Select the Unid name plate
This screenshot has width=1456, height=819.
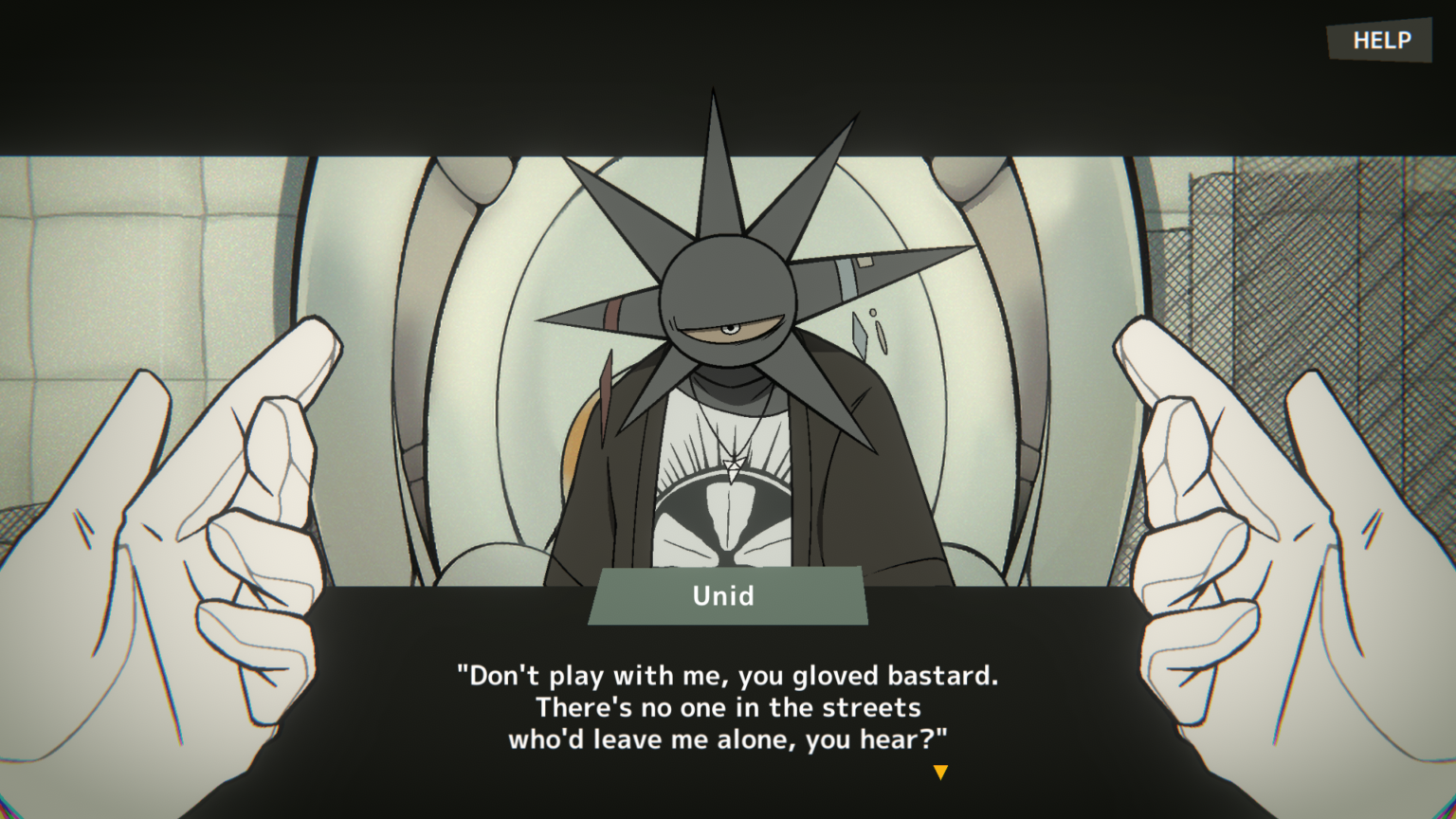coord(724,597)
